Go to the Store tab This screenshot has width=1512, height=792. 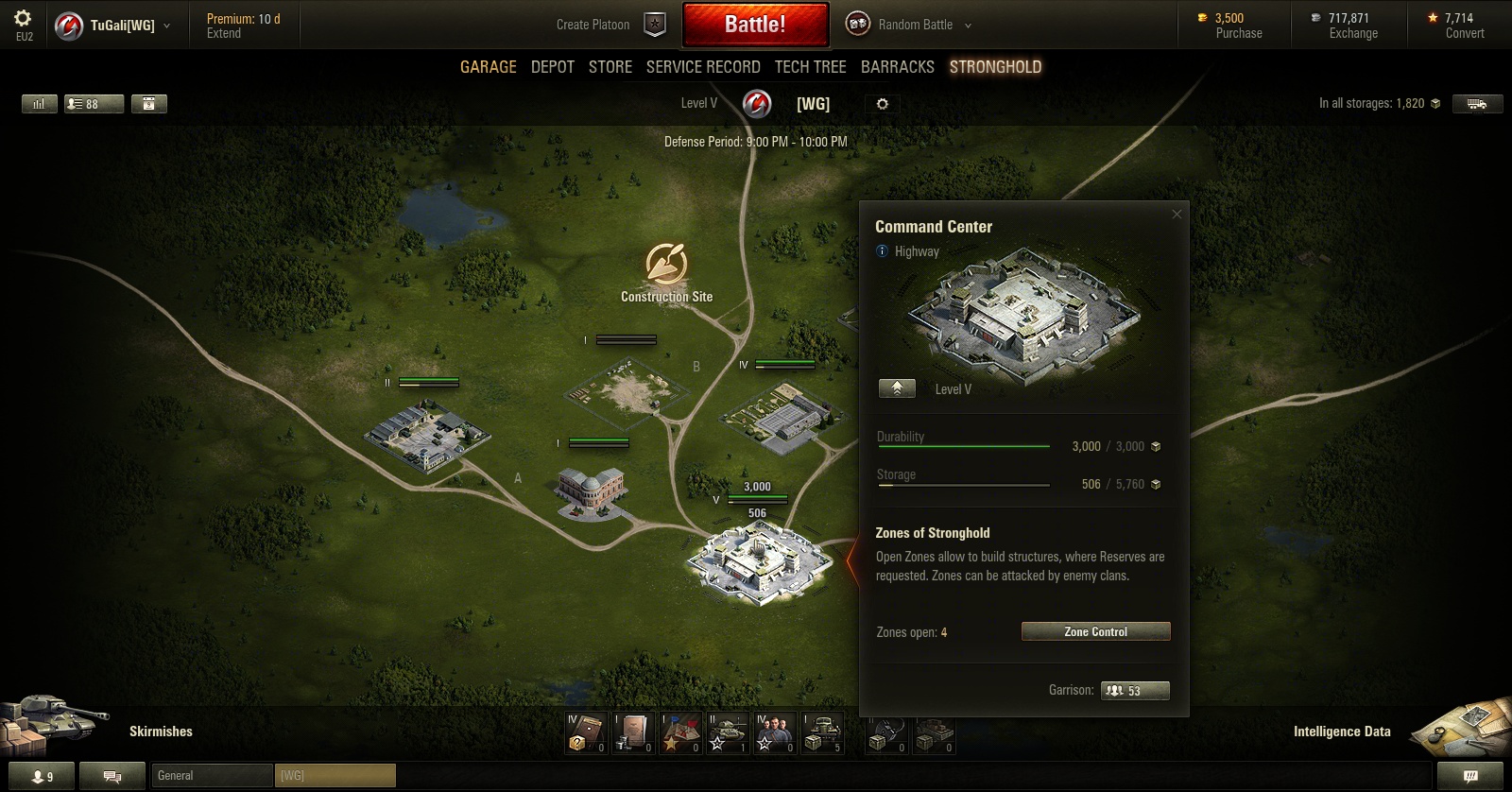[x=610, y=67]
